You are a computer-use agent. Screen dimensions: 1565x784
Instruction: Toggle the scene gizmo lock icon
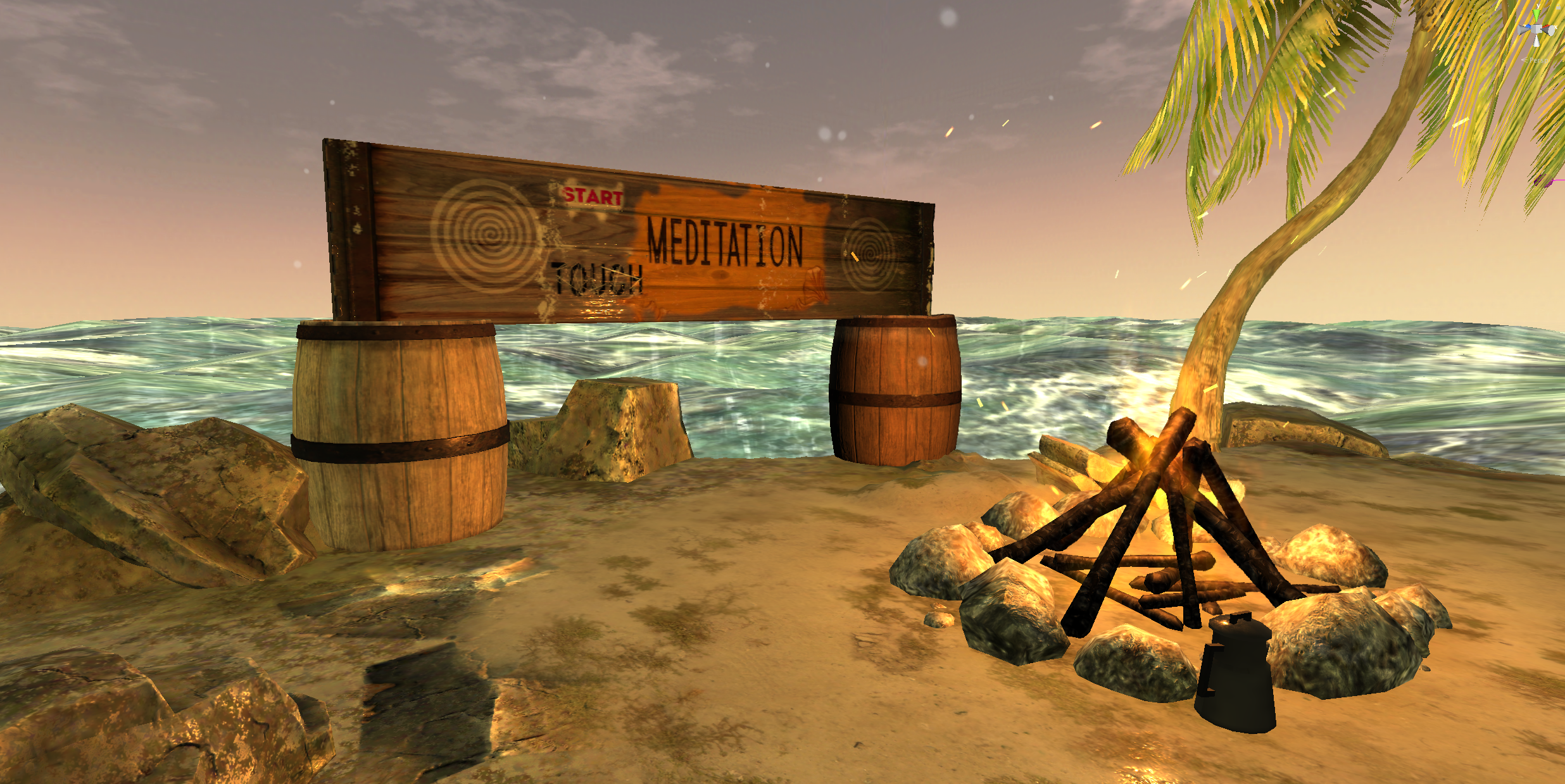(1559, 7)
